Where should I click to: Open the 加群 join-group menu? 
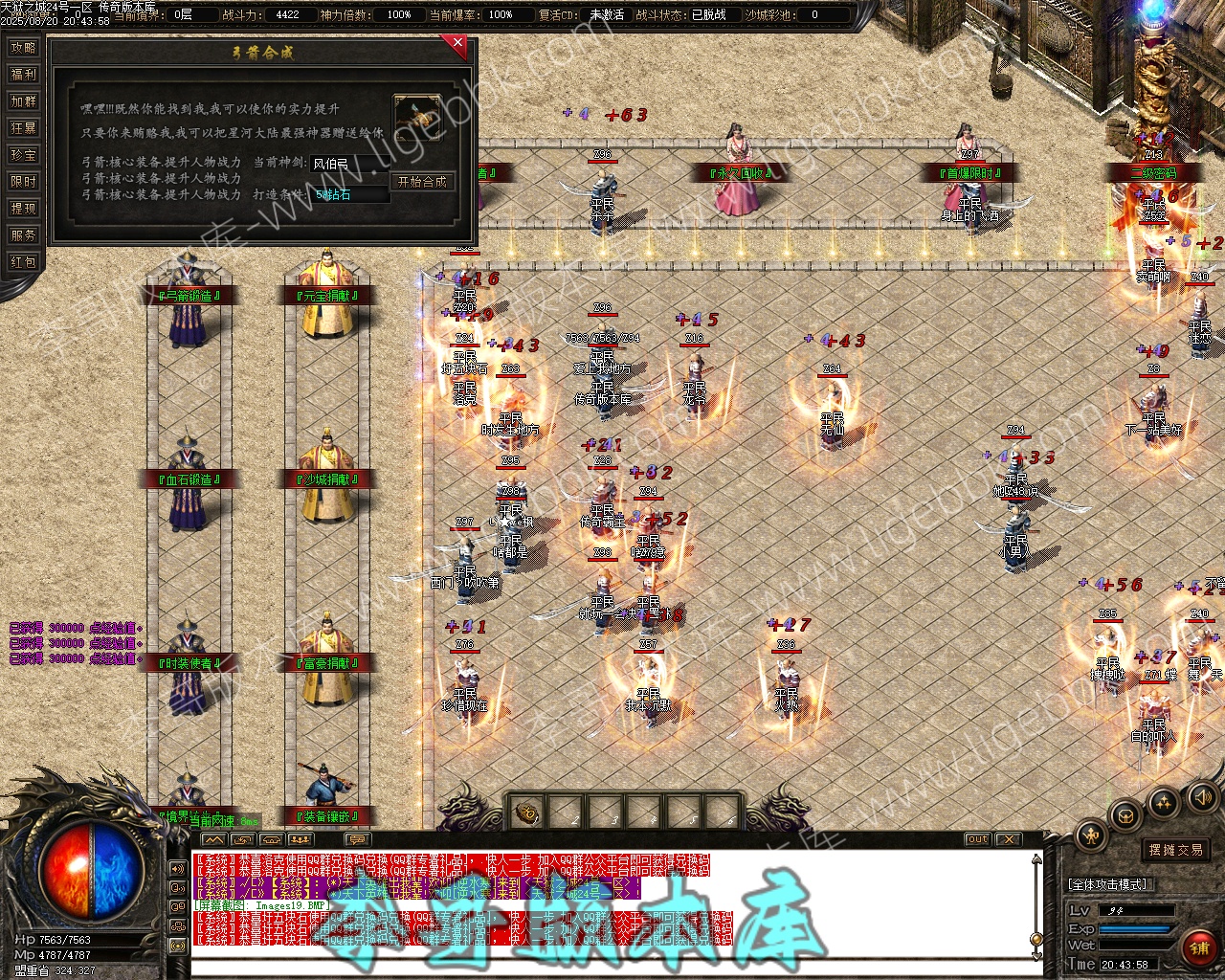(x=23, y=101)
